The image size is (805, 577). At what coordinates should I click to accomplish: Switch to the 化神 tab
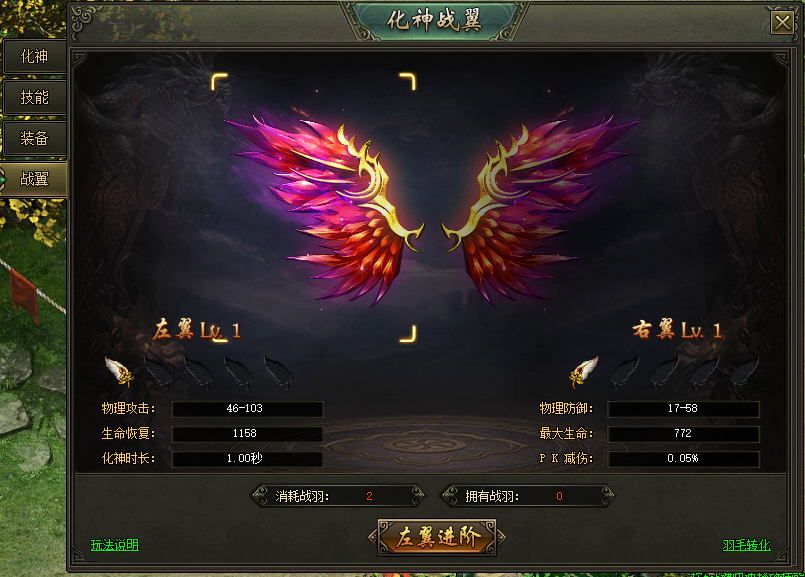point(34,56)
